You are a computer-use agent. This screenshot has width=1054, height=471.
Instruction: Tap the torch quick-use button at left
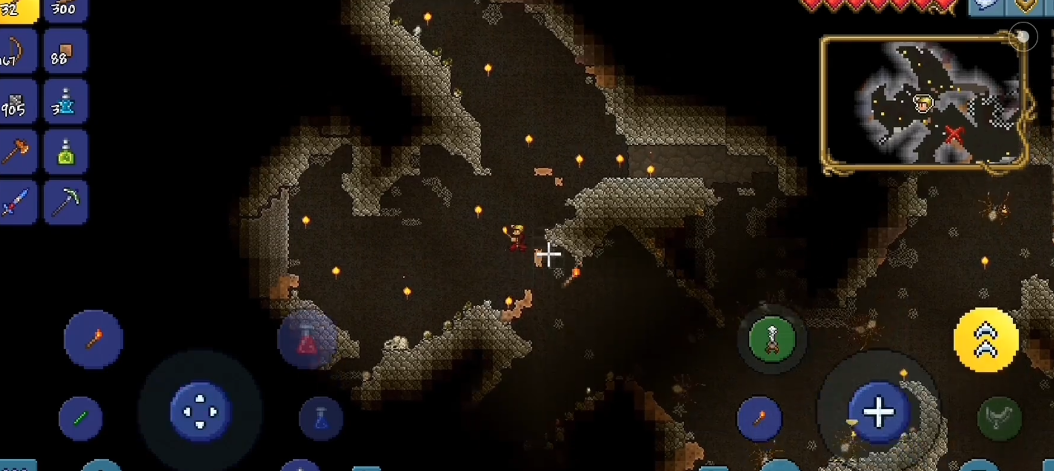click(93, 339)
